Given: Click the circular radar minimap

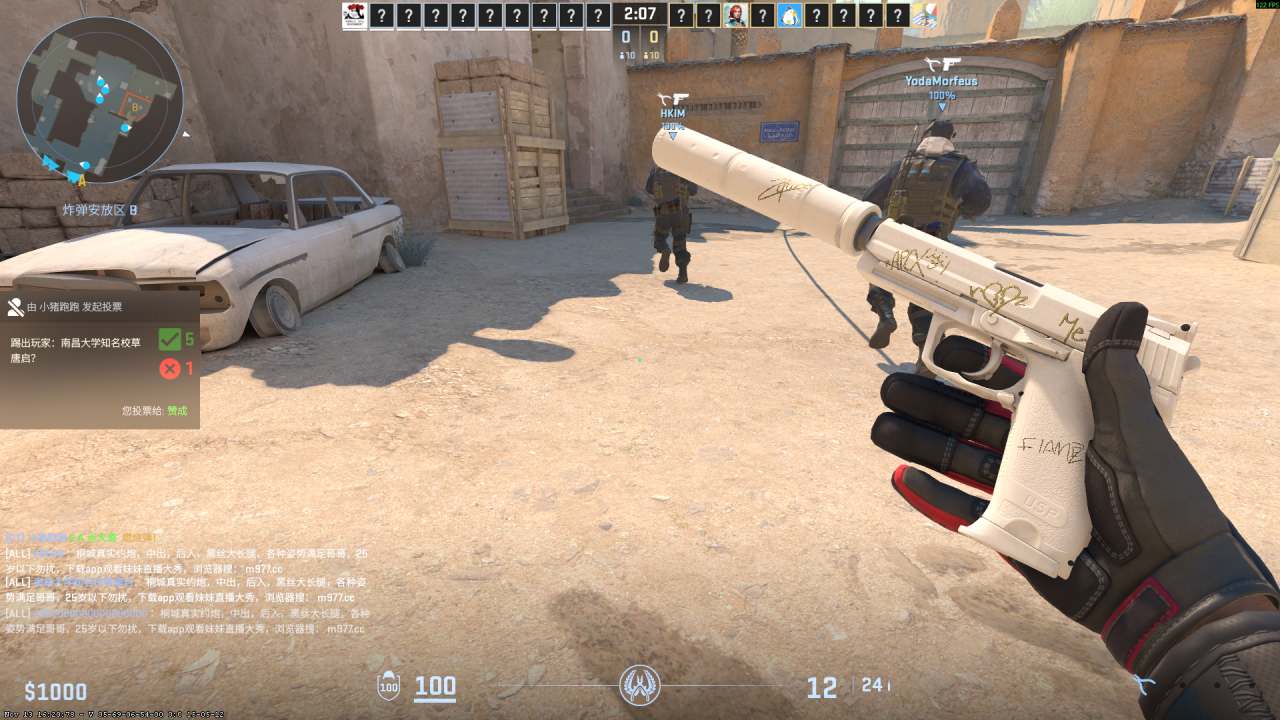Looking at the screenshot, I should 100,100.
